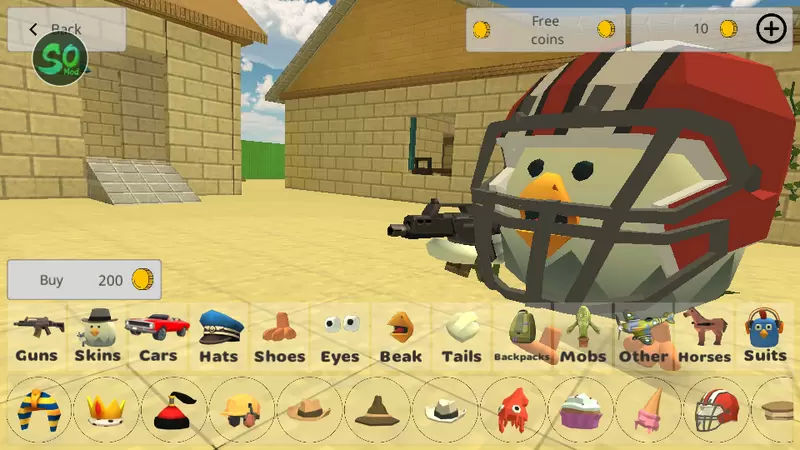Image resolution: width=800 pixels, height=450 pixels.
Task: Select the pharaoh headdress hat
Action: (39, 410)
